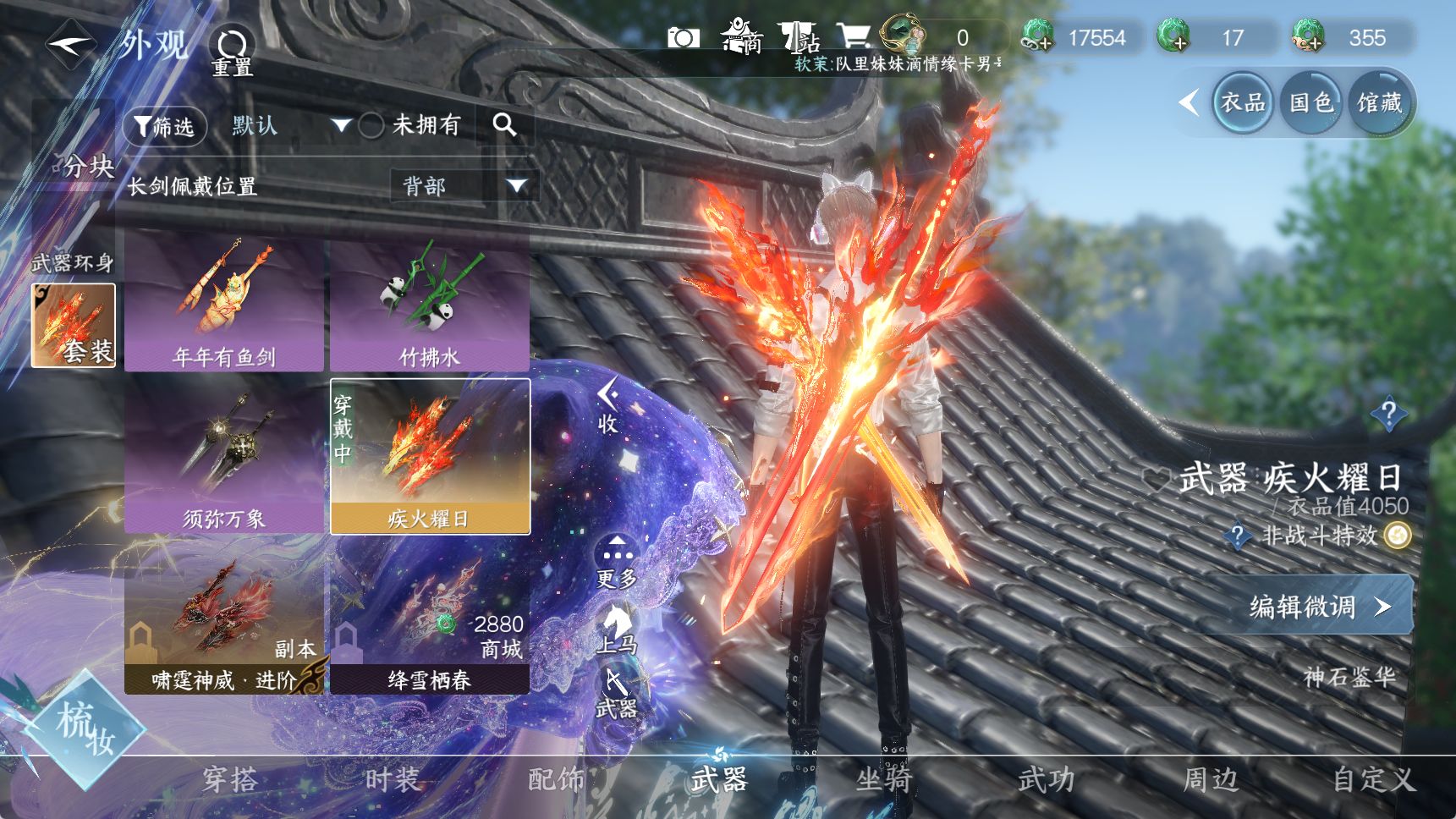The height and width of the screenshot is (819, 1456).
Task: Take a photo with the camera icon
Action: click(x=683, y=38)
